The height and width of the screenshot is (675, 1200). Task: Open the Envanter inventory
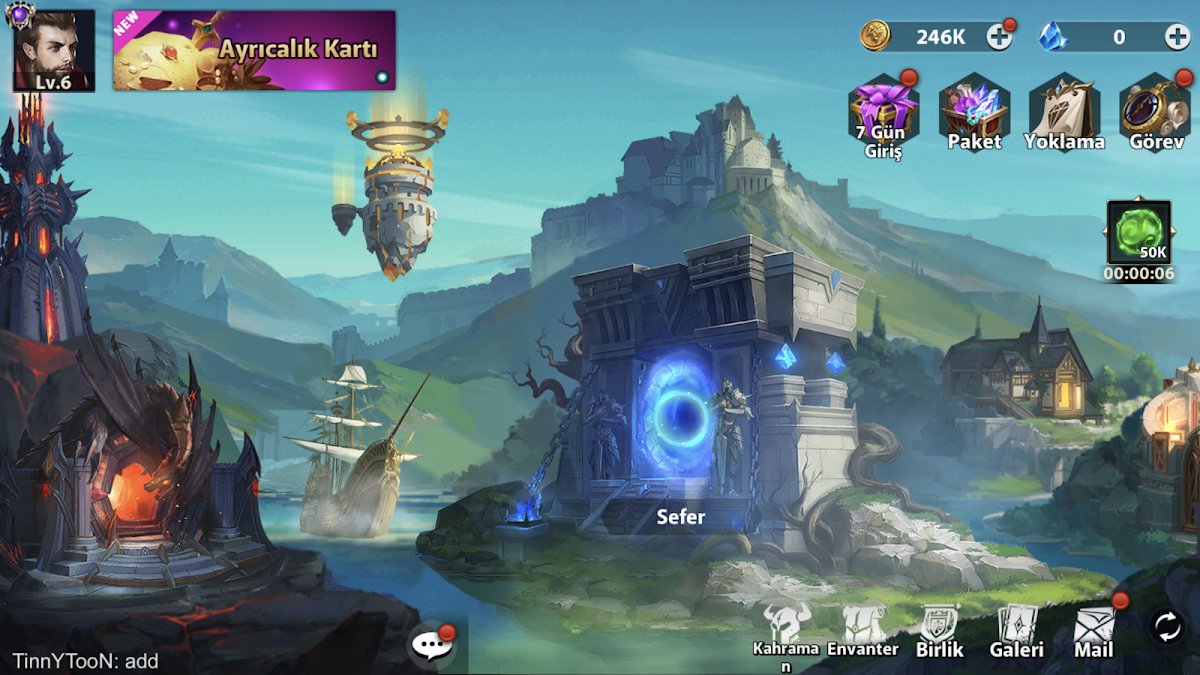pos(862,628)
